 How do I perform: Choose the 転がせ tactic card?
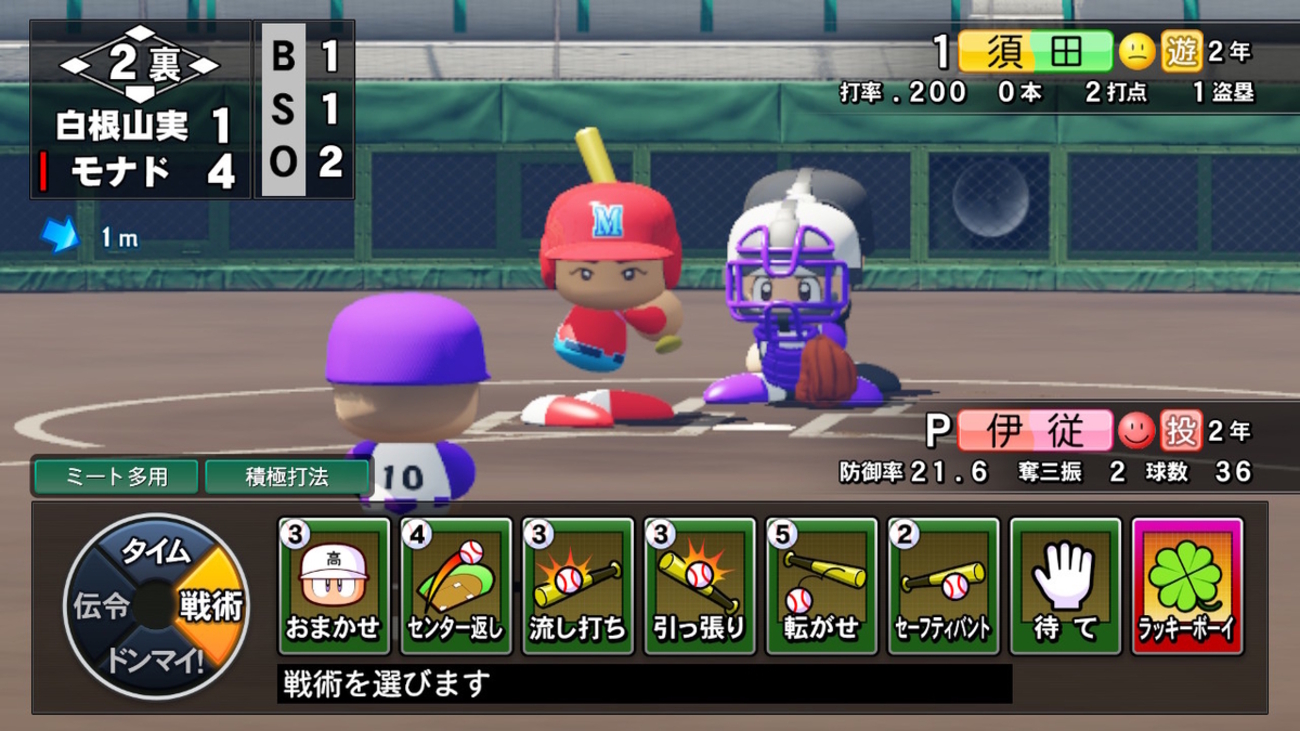click(x=822, y=586)
